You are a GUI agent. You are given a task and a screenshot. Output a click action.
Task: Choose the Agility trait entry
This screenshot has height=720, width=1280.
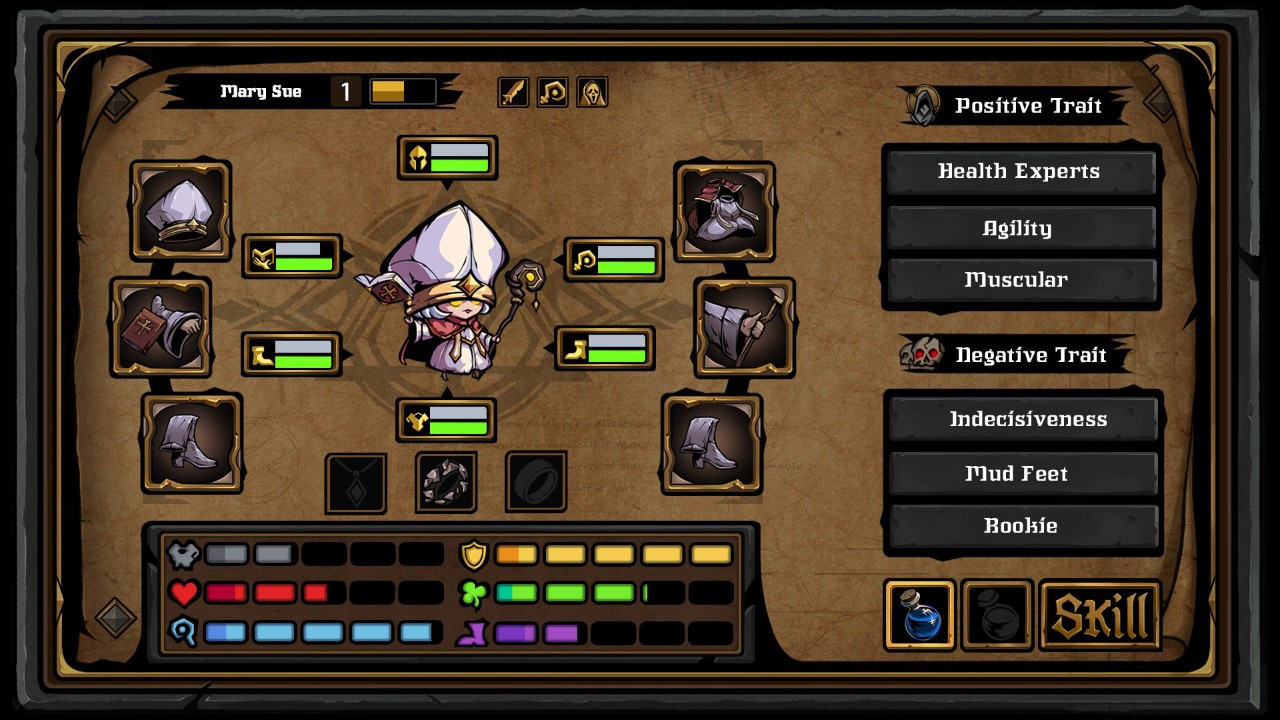tap(1019, 228)
